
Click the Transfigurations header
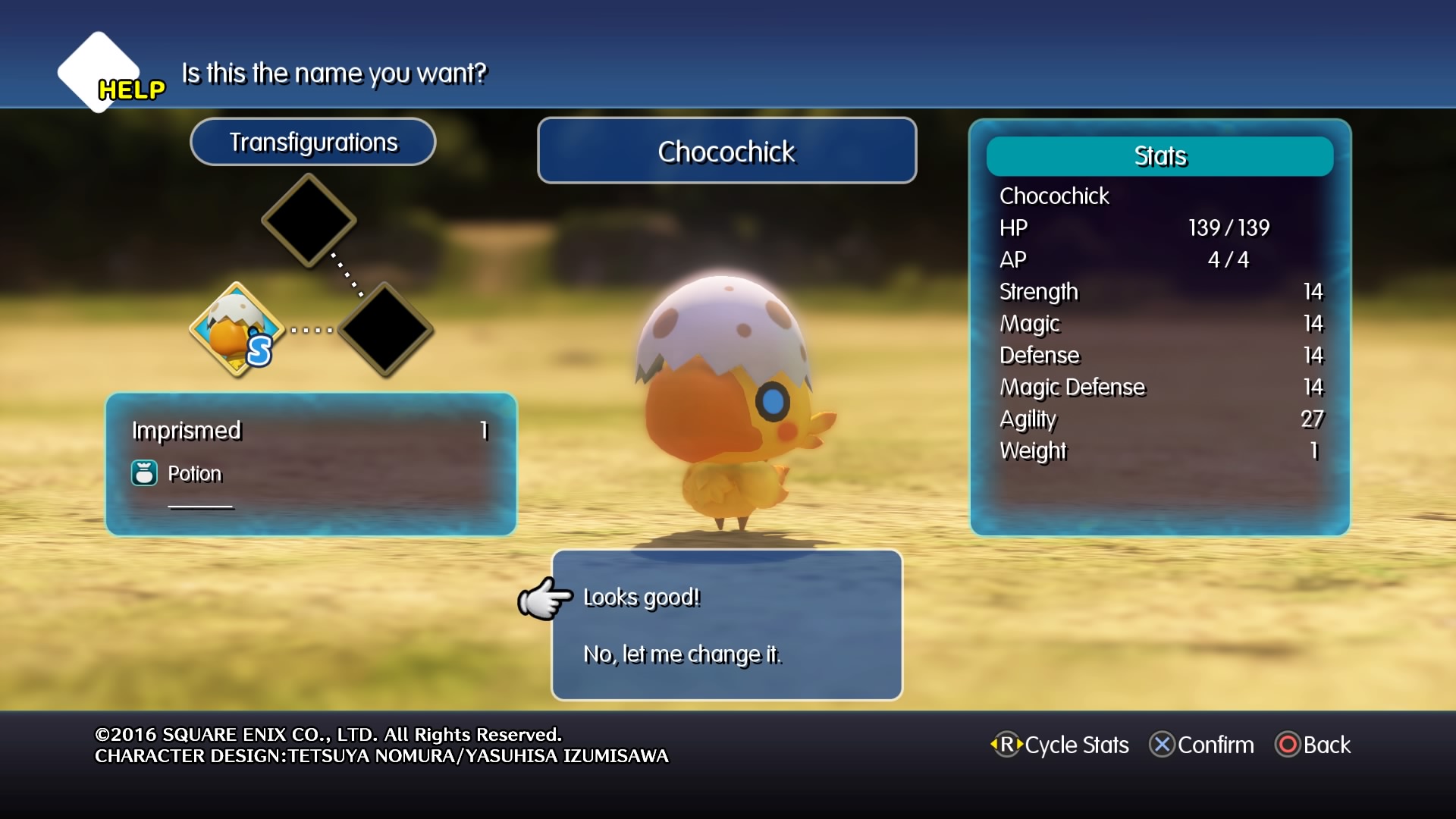pyautogui.click(x=313, y=142)
